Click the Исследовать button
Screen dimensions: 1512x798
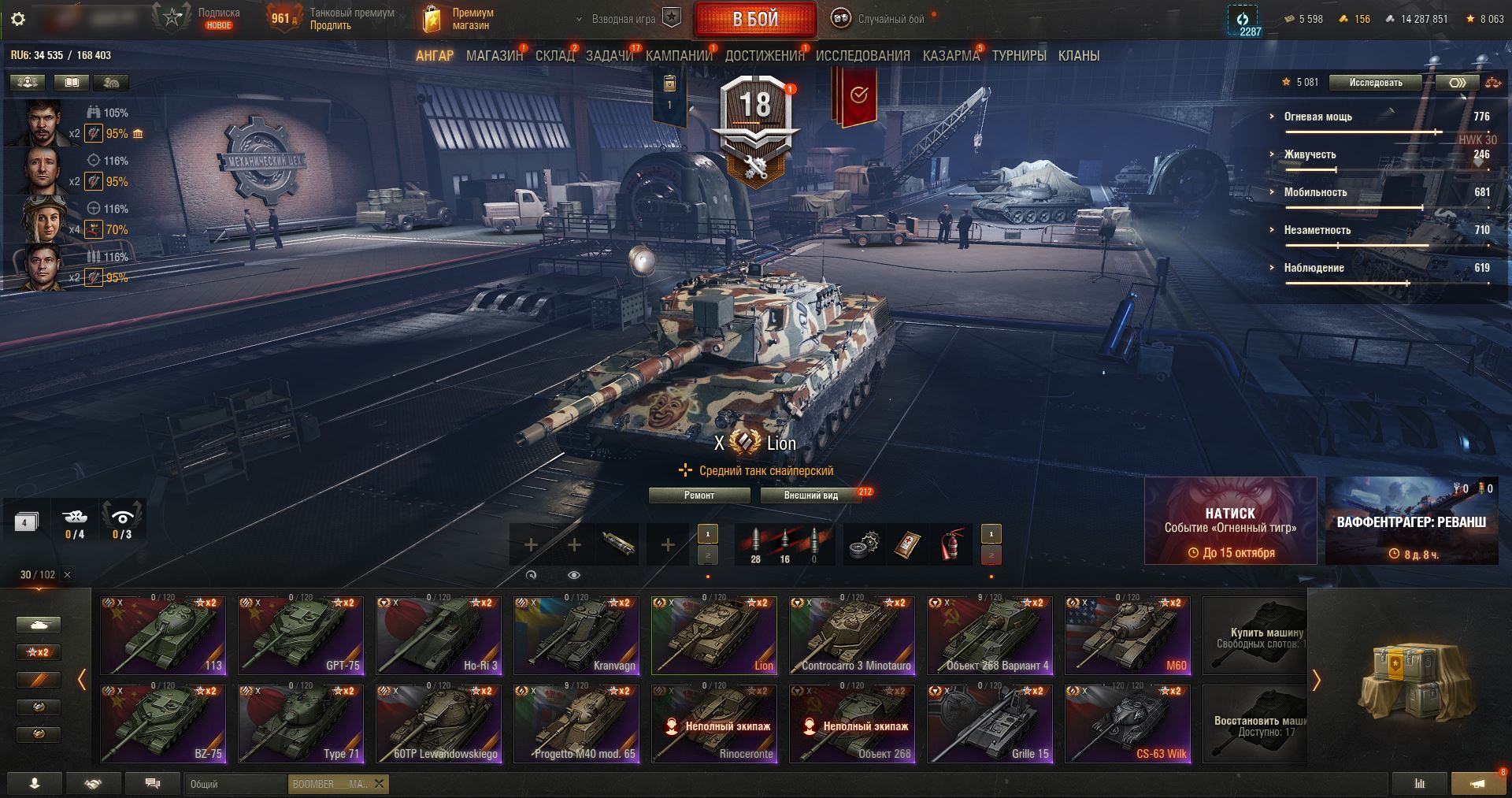click(x=1375, y=83)
